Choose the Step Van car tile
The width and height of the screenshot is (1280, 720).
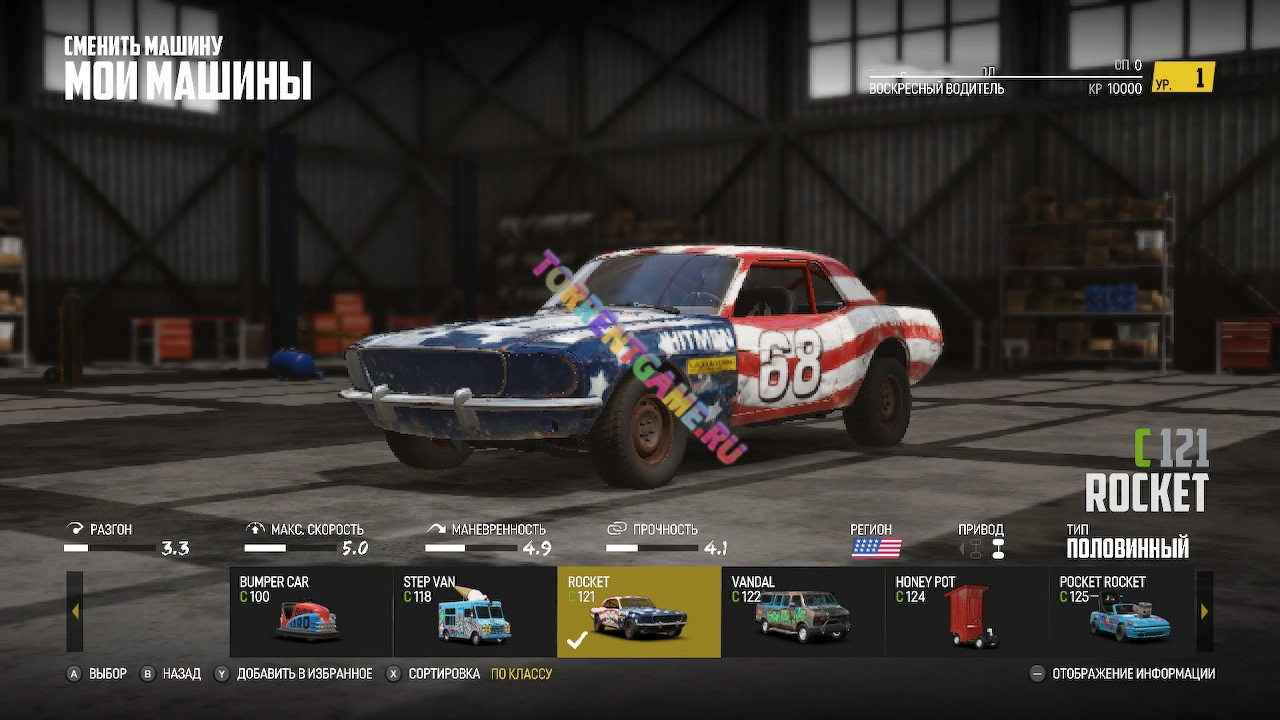click(x=475, y=612)
